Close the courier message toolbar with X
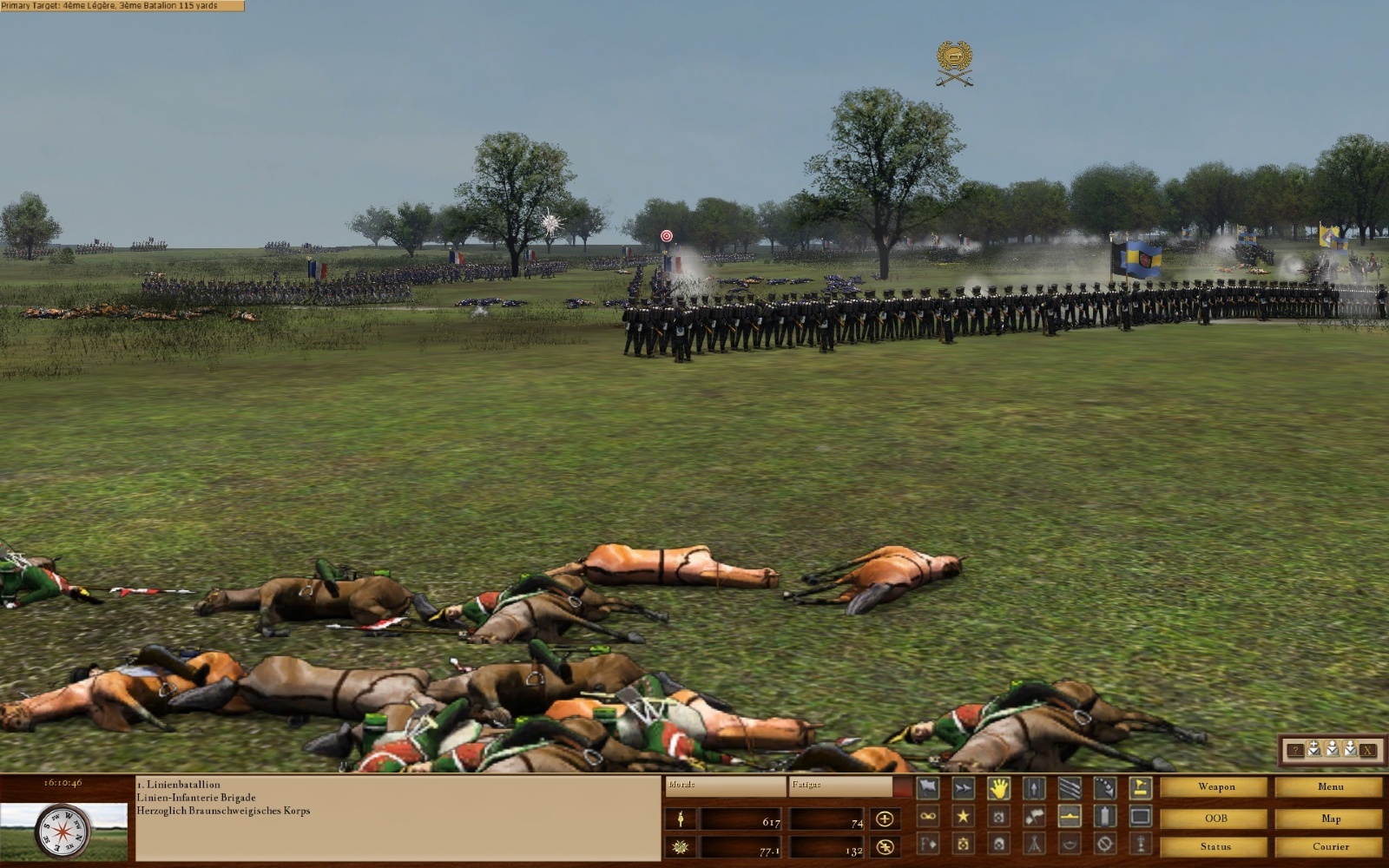The image size is (1389, 868). click(1368, 750)
